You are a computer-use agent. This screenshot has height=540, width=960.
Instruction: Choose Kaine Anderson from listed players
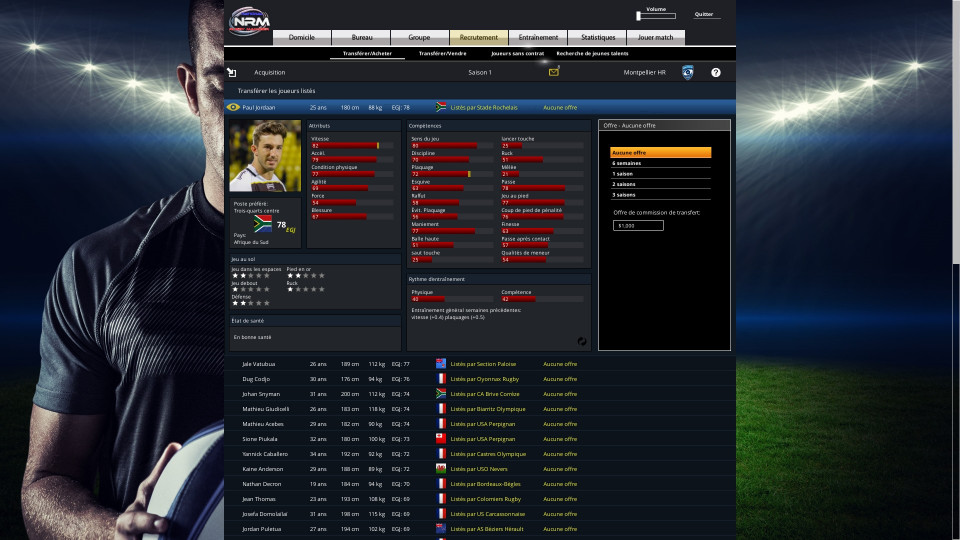click(x=262, y=469)
